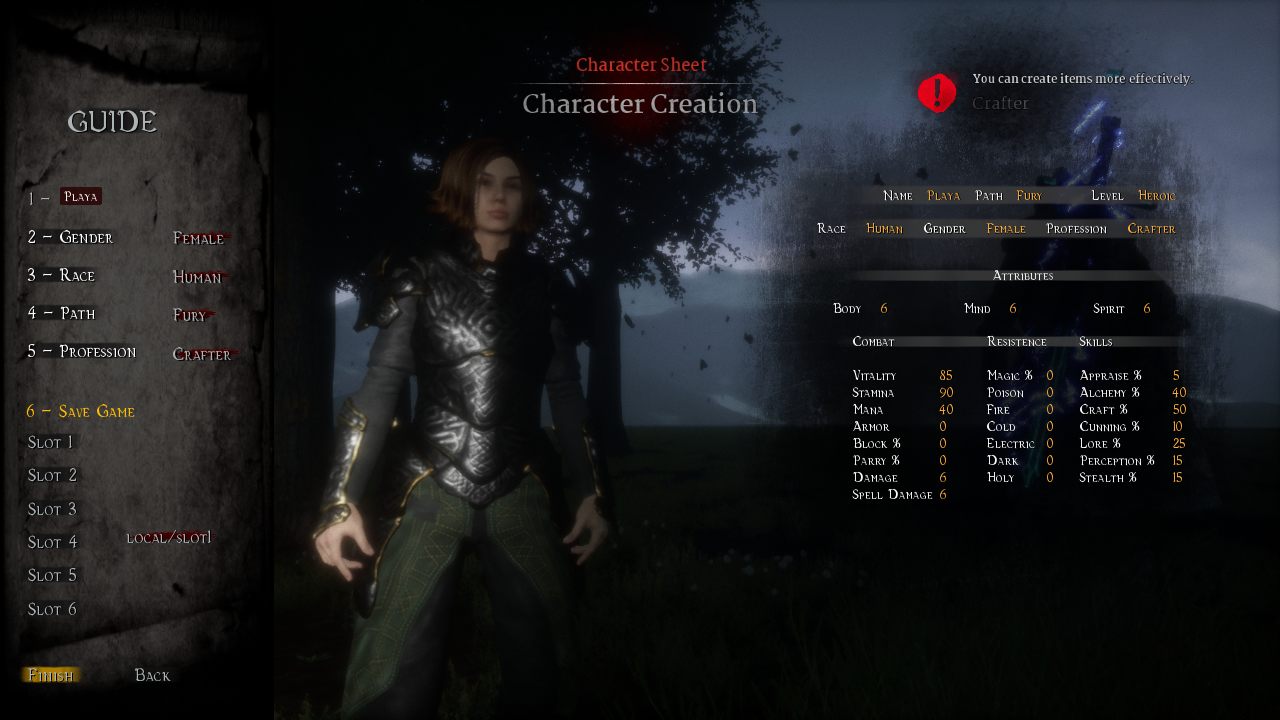
Task: Choose save Slot 4
Action: [52, 542]
